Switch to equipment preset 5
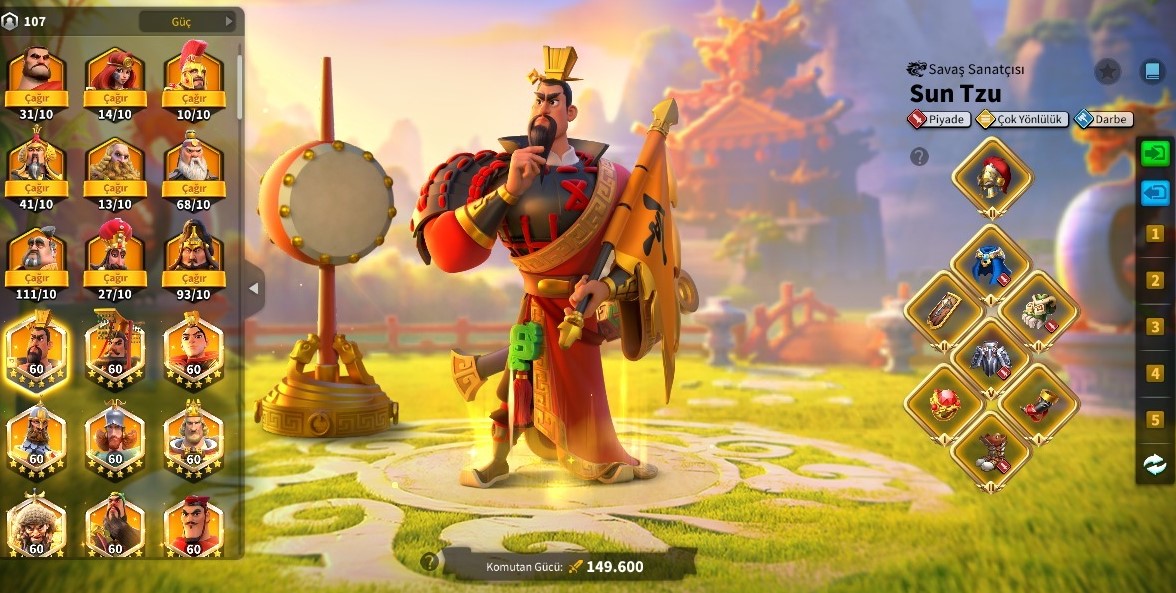Viewport: 1176px width, 593px height. point(1155,420)
